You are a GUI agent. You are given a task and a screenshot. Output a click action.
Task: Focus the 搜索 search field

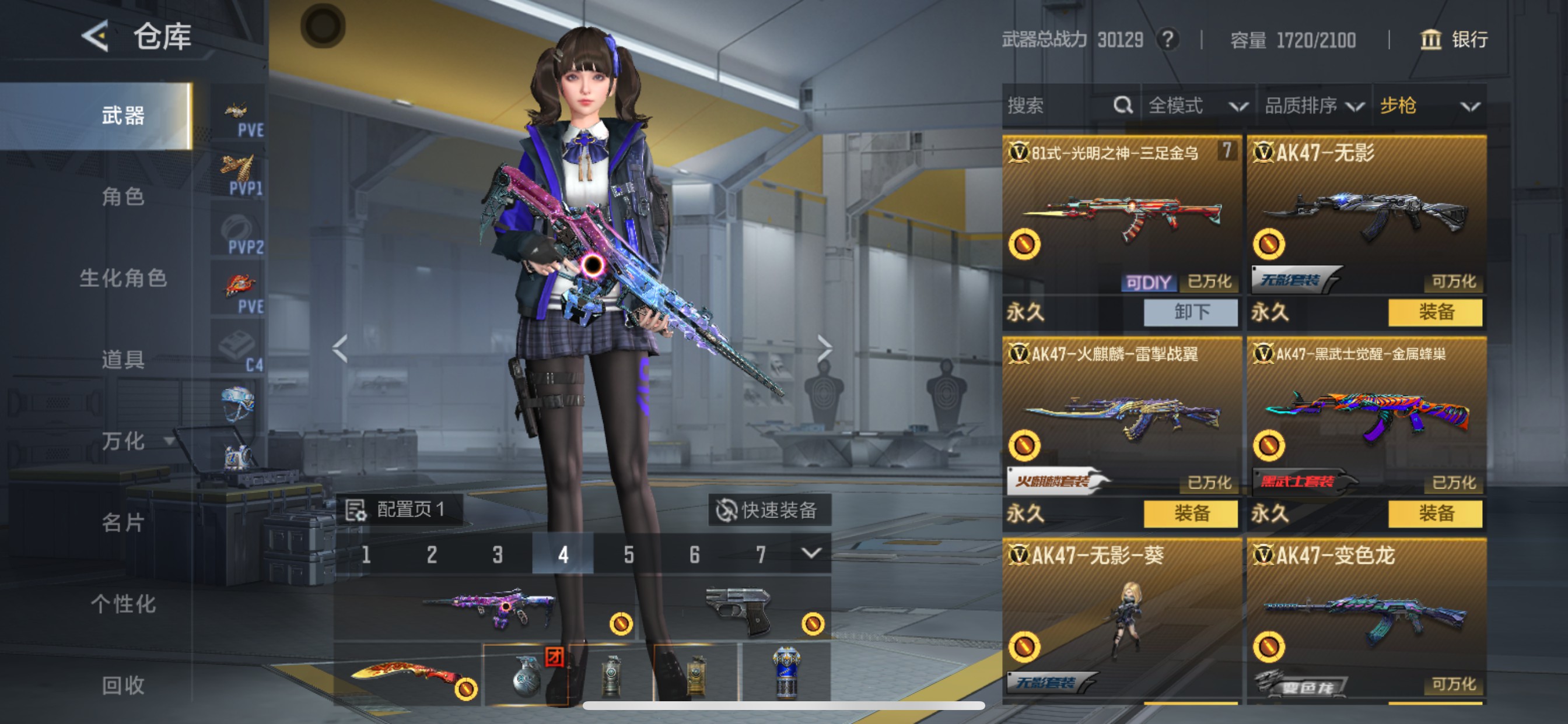(x=1059, y=106)
